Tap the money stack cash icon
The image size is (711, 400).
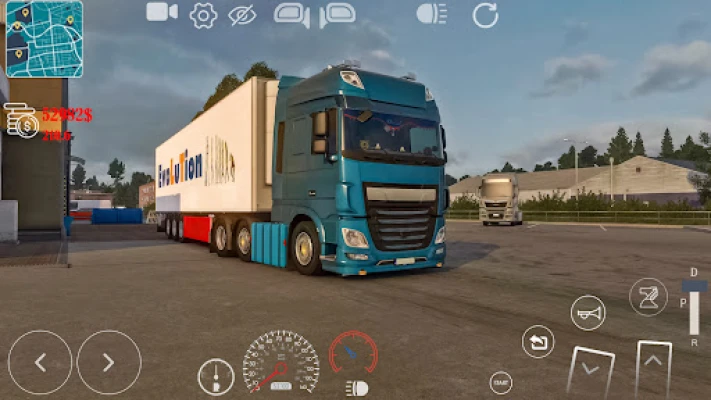pos(21,122)
